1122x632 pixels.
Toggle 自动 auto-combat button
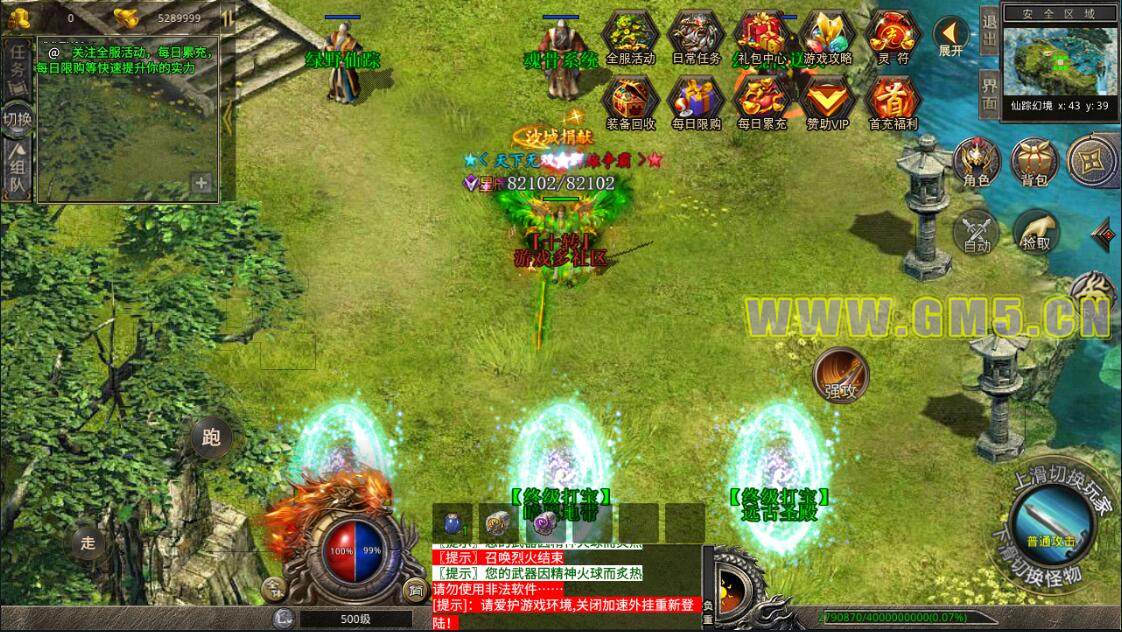pos(977,230)
